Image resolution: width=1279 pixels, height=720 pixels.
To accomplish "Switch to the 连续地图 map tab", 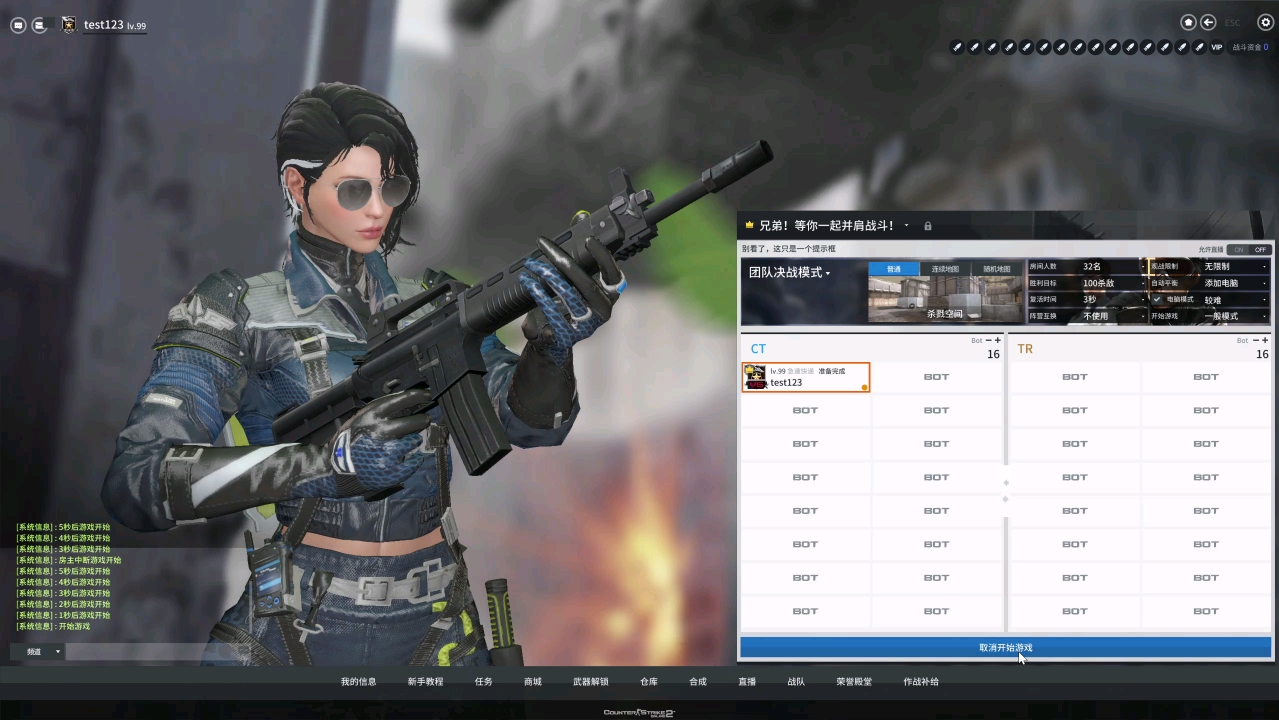I will (x=945, y=269).
